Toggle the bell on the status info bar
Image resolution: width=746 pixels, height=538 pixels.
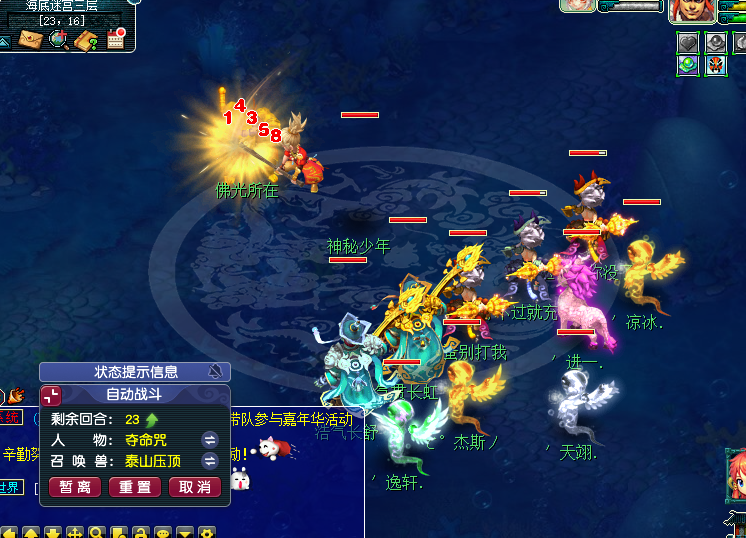[x=215, y=372]
